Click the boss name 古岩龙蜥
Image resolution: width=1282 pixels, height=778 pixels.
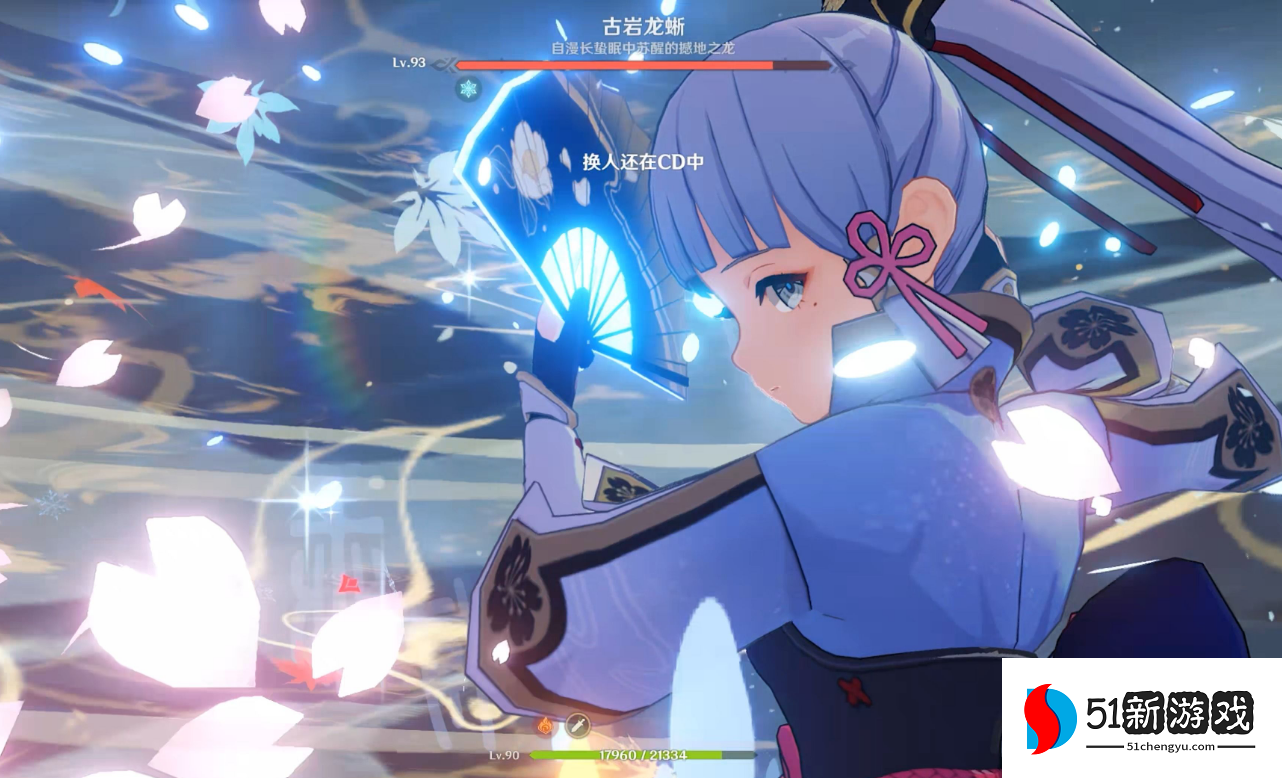click(x=645, y=27)
